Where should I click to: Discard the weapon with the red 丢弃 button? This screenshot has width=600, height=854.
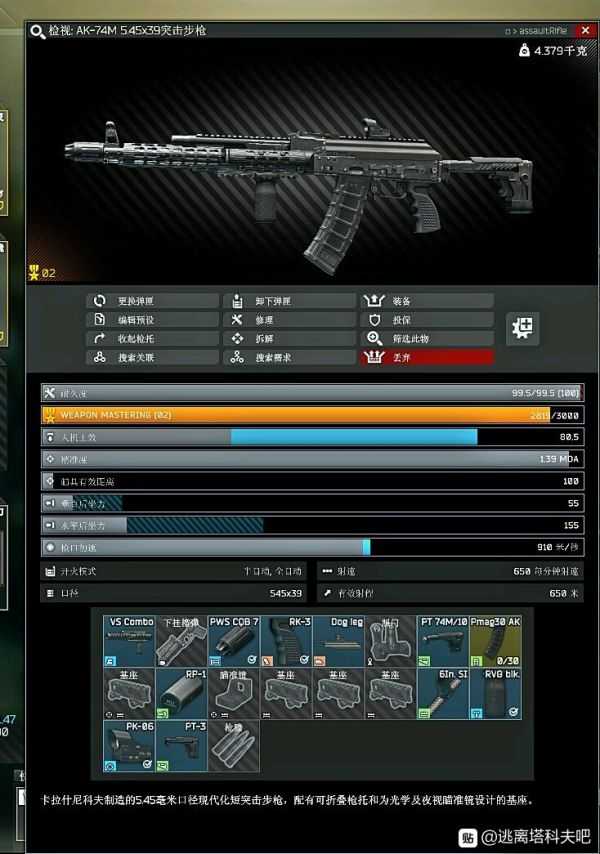coord(427,358)
